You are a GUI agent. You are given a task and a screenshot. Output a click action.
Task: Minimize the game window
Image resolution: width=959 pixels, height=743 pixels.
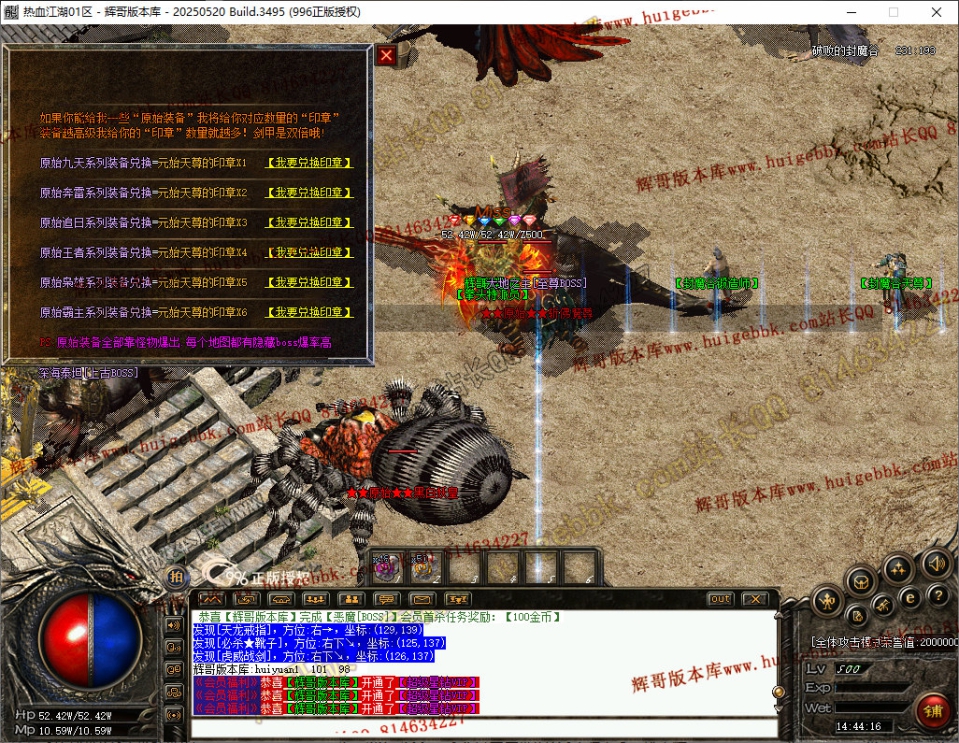tap(846, 12)
